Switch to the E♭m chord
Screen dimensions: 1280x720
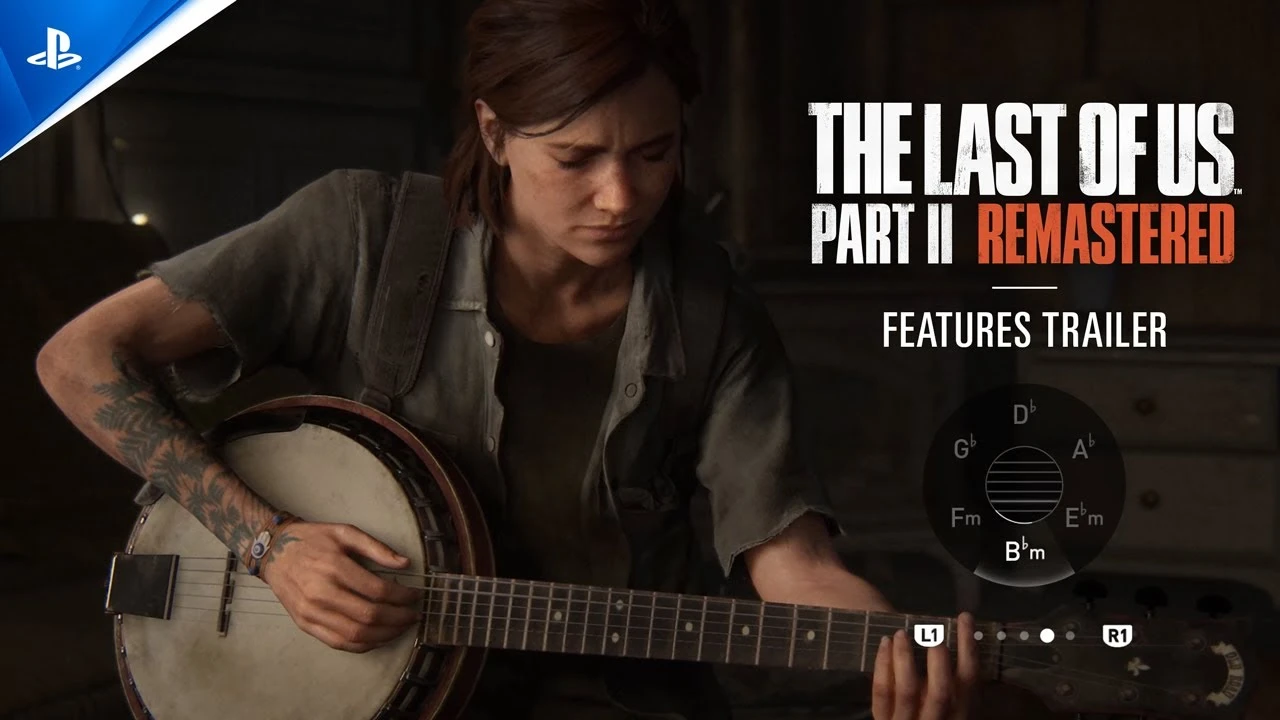[x=1084, y=516]
